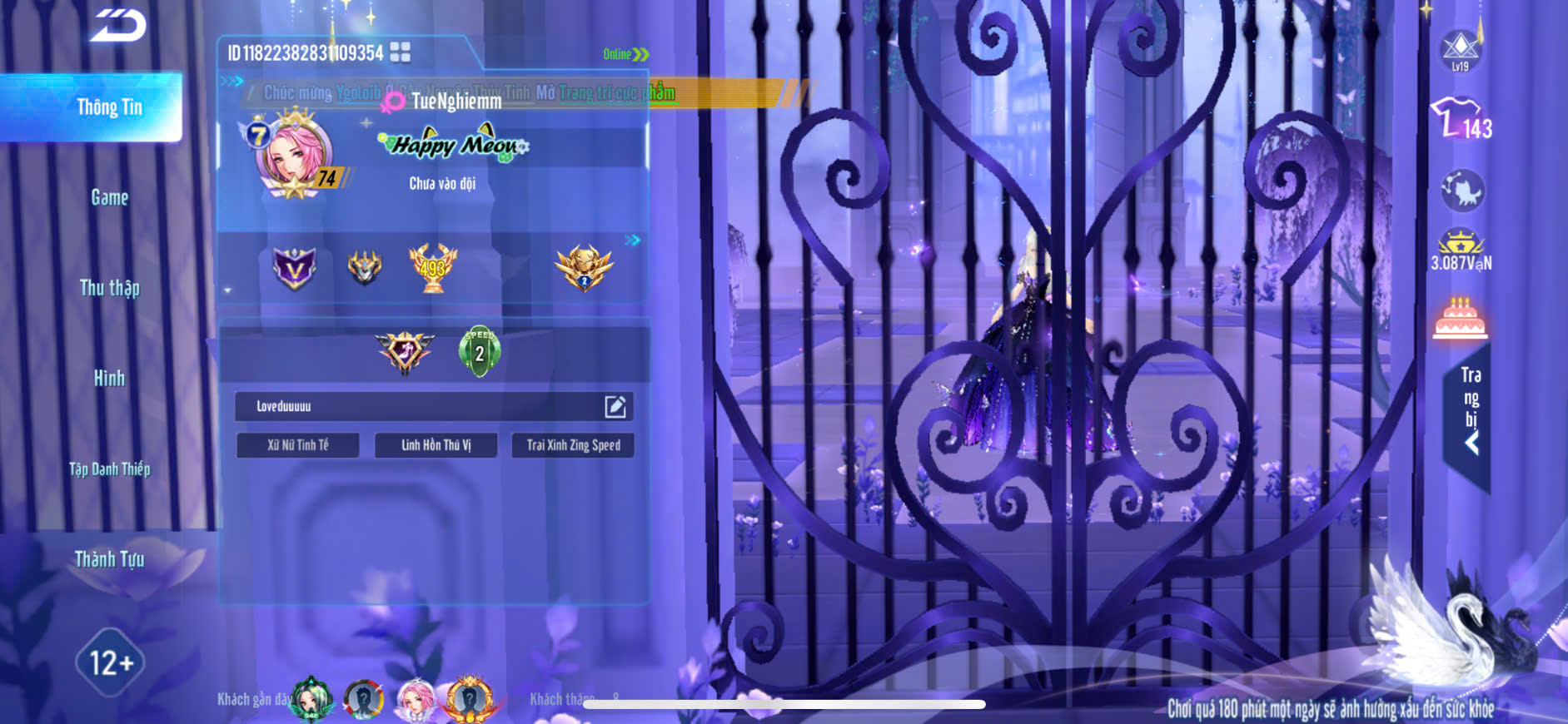1568x724 pixels.
Task: Open the wardrobe shirt icon showing 143
Action: tap(1460, 119)
